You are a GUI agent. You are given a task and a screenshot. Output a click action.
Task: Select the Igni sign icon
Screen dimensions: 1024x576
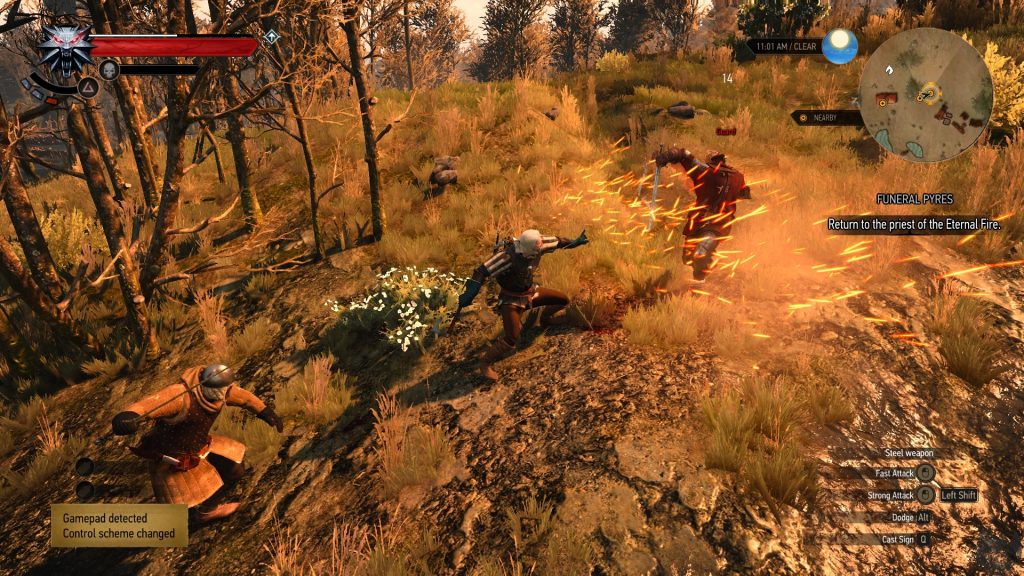[88, 87]
